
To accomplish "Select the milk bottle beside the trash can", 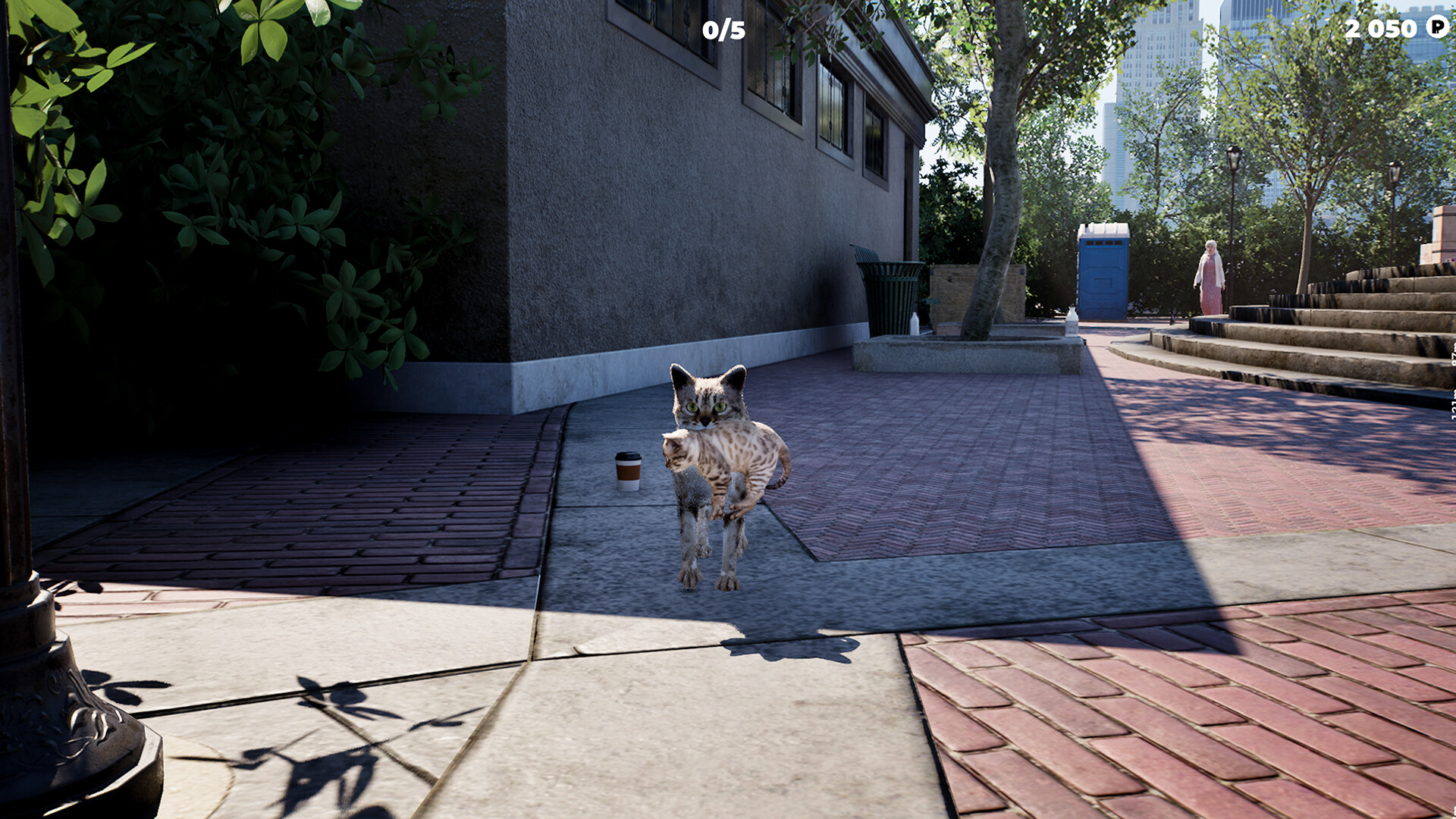I will click(x=915, y=325).
